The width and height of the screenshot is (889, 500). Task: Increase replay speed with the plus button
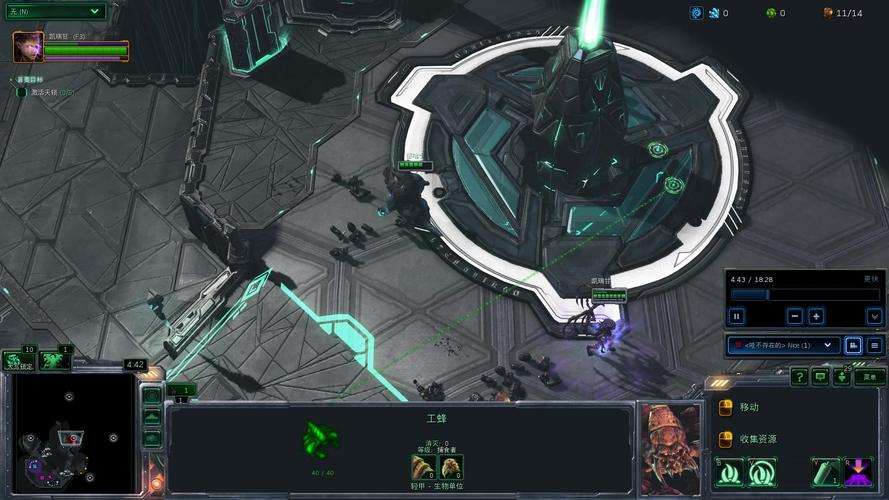click(816, 316)
